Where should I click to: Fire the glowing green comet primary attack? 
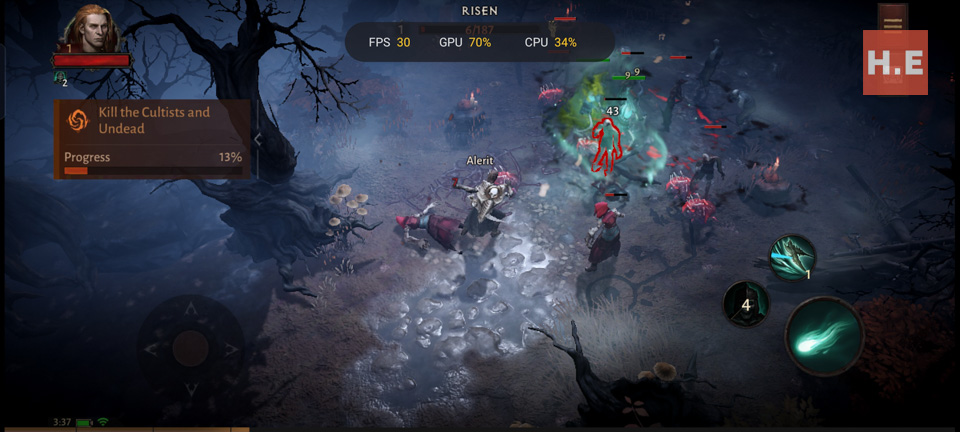pos(823,336)
